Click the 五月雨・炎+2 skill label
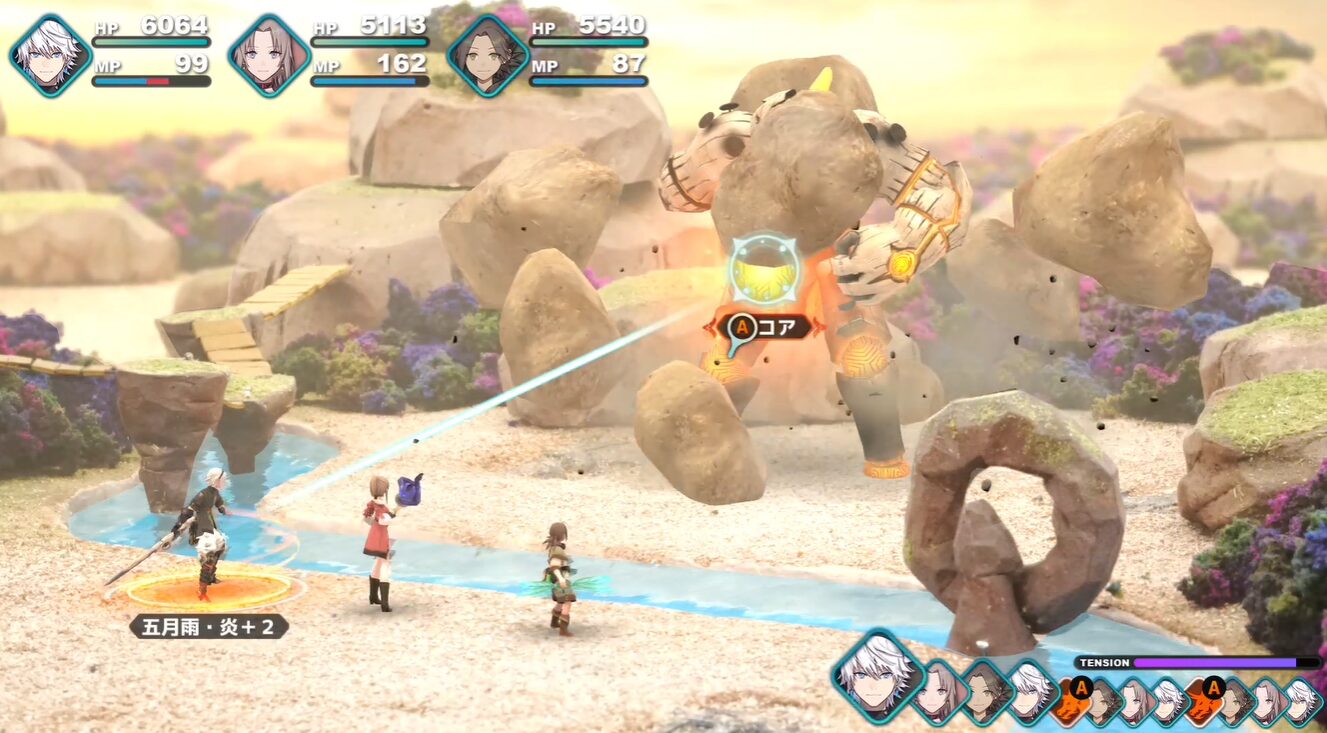The image size is (1327, 733). tap(208, 627)
